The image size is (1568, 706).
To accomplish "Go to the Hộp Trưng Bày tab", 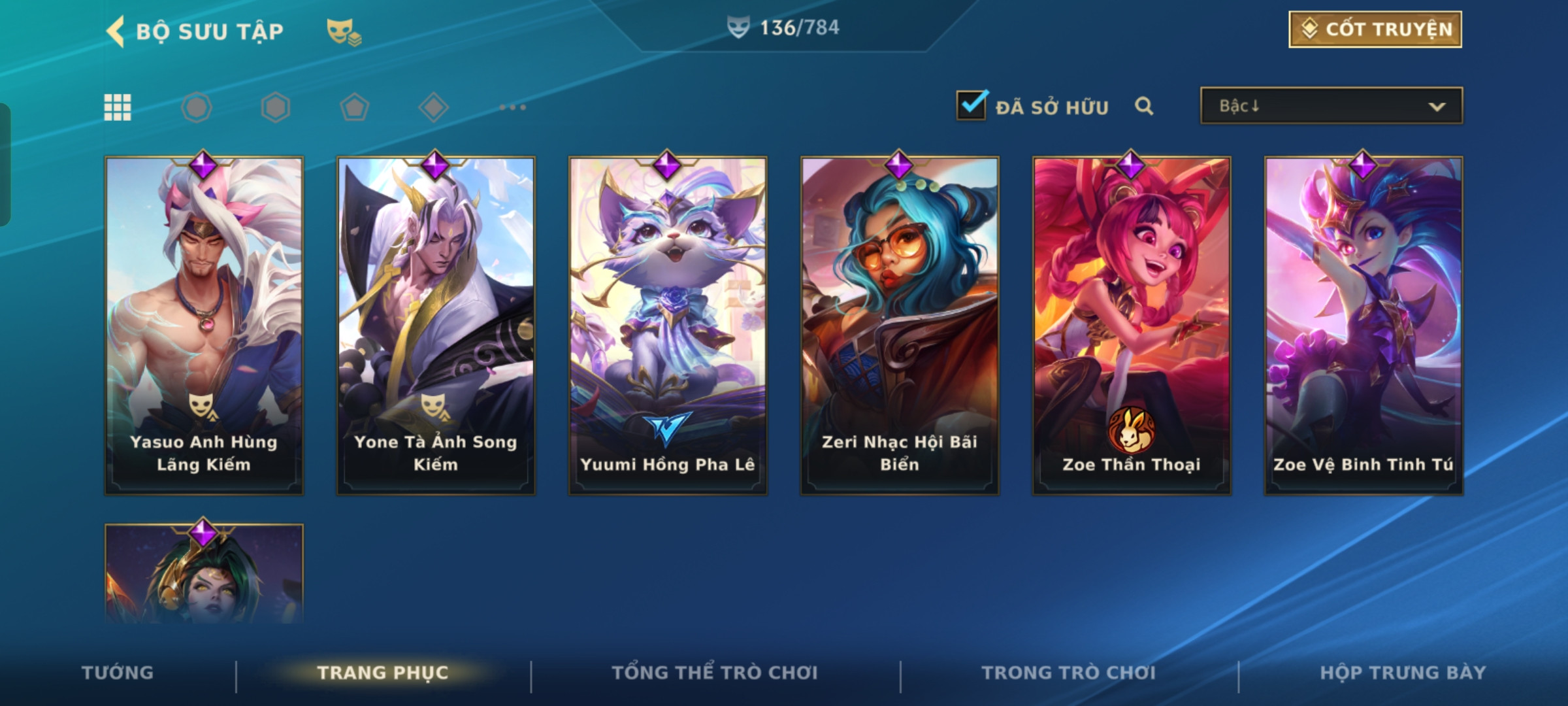I will pyautogui.click(x=1403, y=673).
